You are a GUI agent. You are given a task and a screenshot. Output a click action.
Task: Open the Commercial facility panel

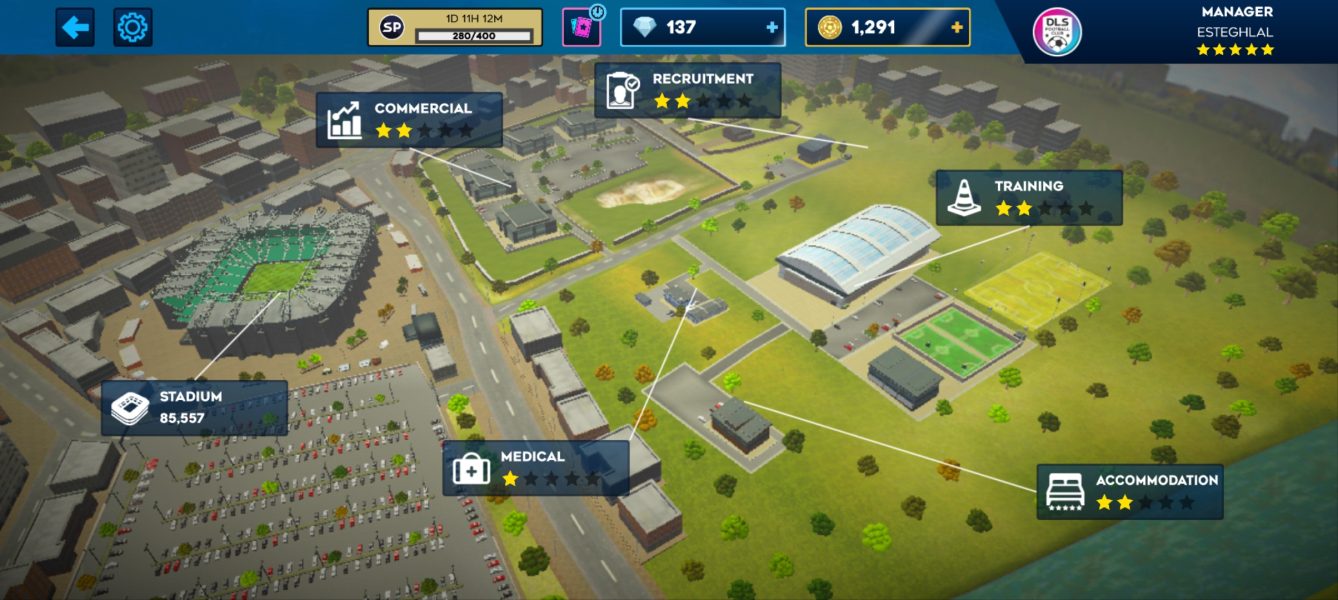coord(410,120)
